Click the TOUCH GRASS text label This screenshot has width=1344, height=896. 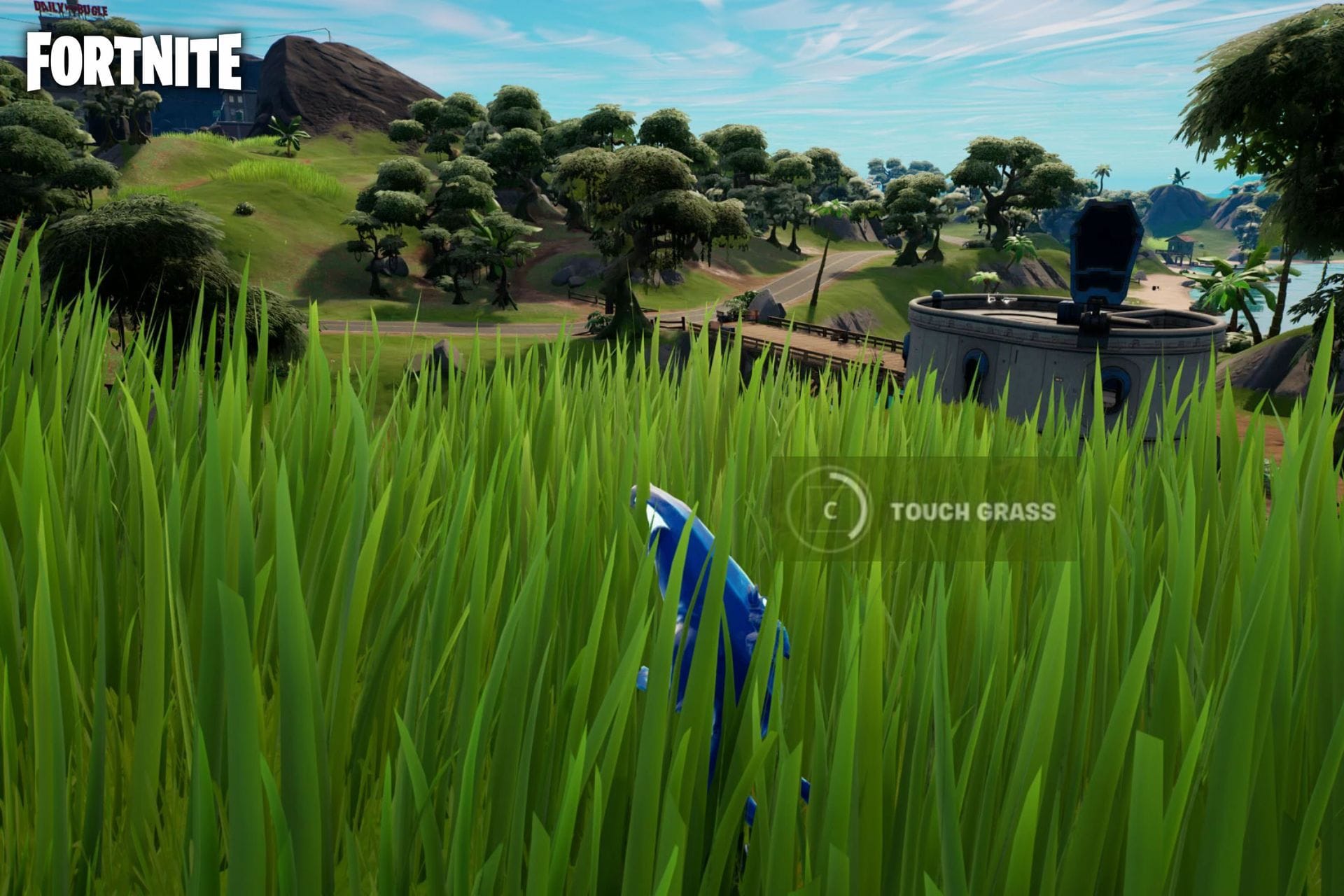point(973,512)
